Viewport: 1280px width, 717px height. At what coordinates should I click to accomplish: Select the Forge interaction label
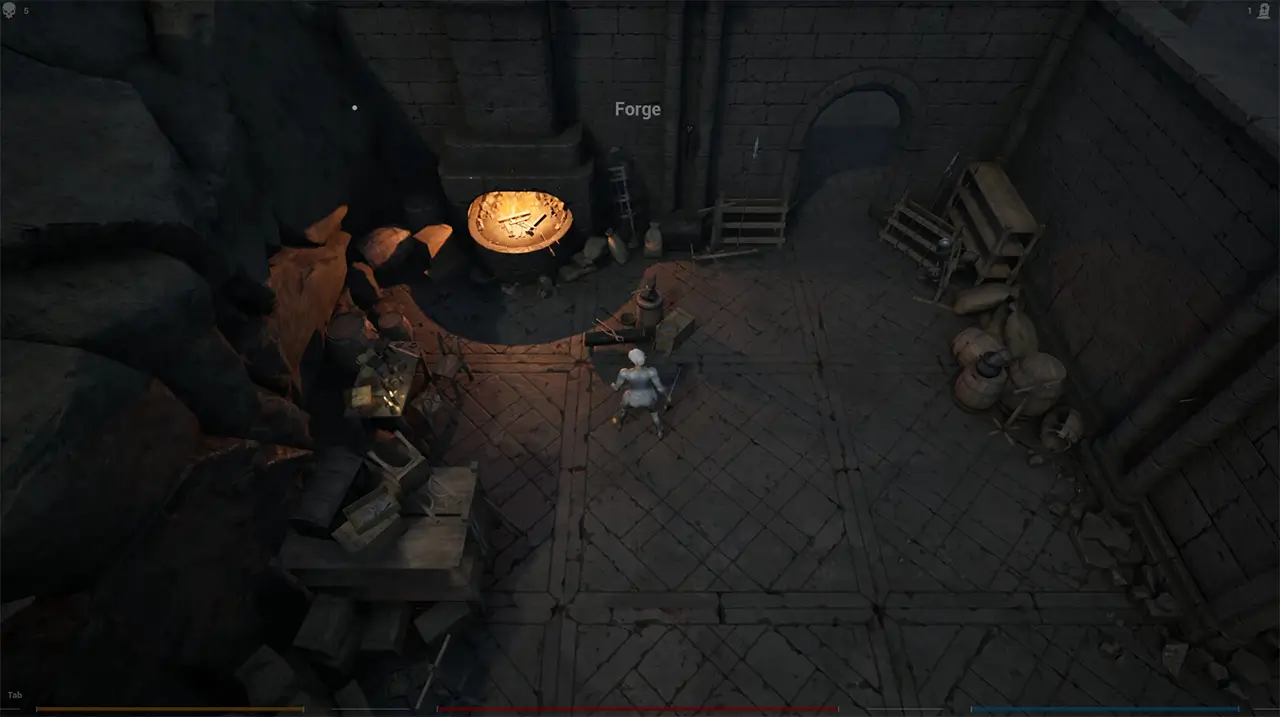pos(637,110)
